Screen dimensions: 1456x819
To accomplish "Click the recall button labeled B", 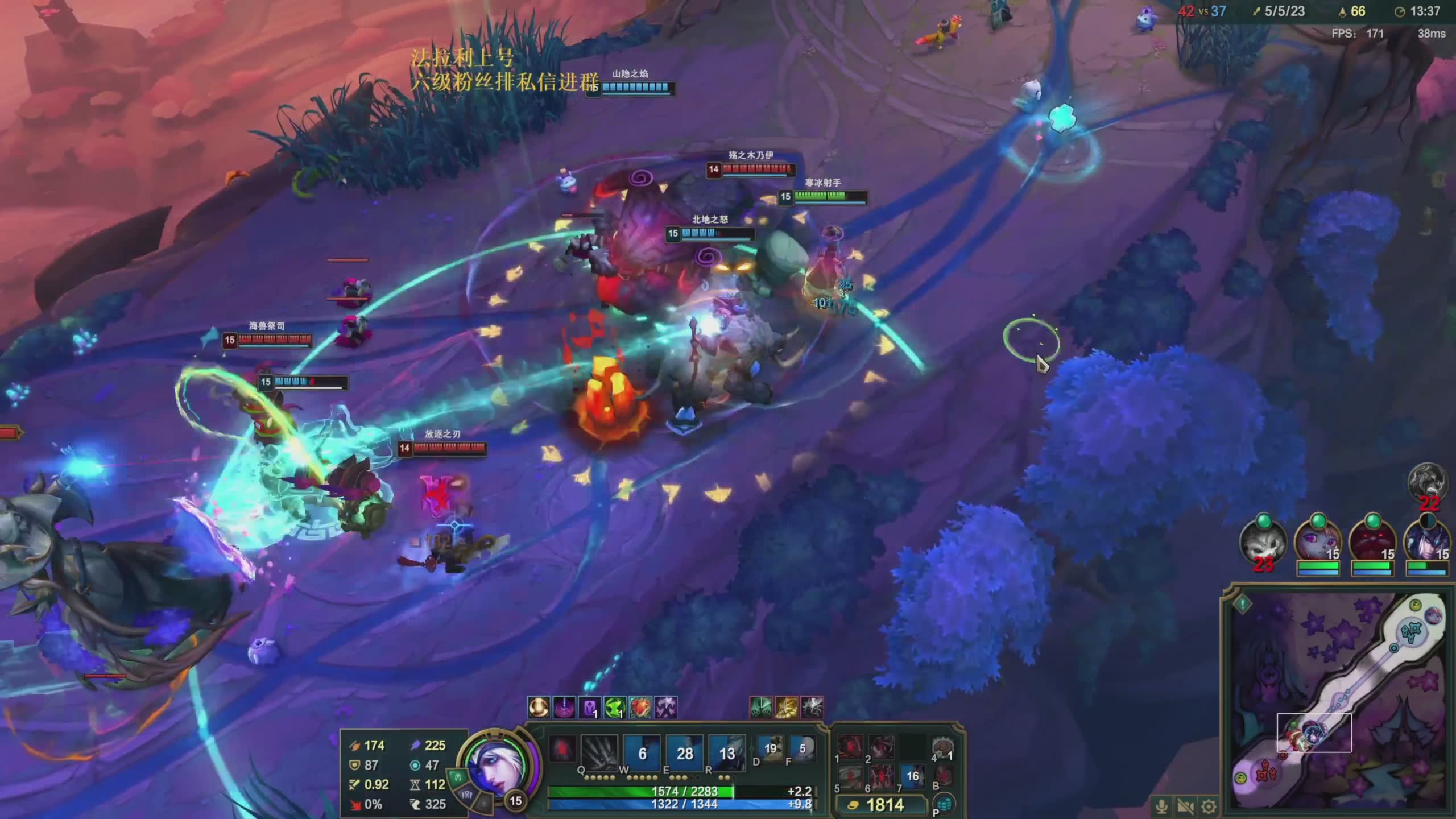I will tap(942, 777).
